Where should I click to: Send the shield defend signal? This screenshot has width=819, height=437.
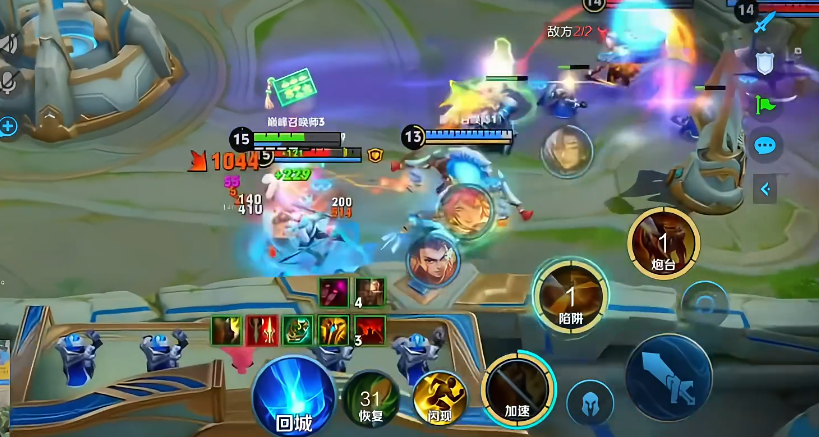tap(766, 62)
